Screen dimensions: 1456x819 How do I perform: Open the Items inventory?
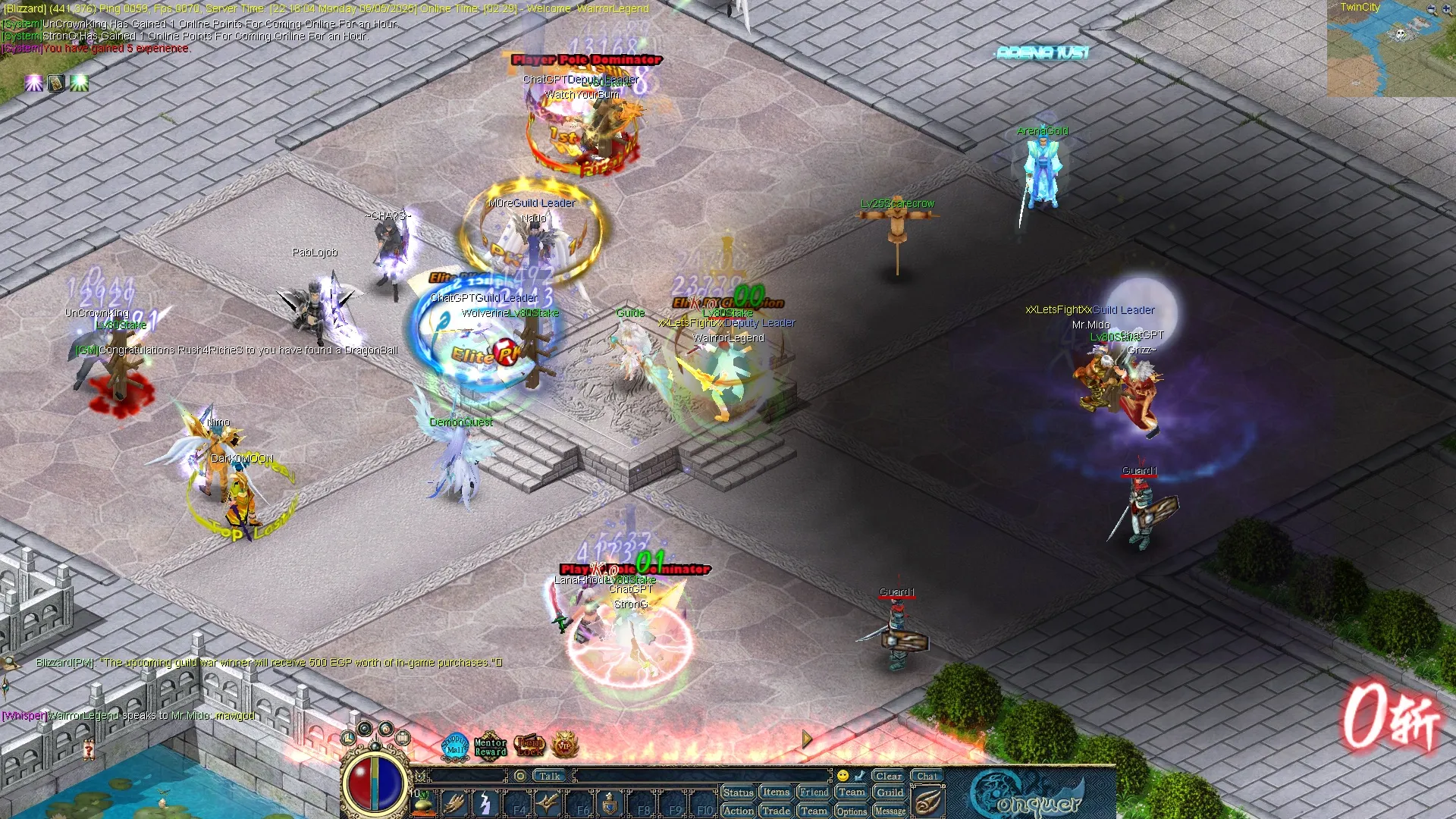click(x=776, y=792)
